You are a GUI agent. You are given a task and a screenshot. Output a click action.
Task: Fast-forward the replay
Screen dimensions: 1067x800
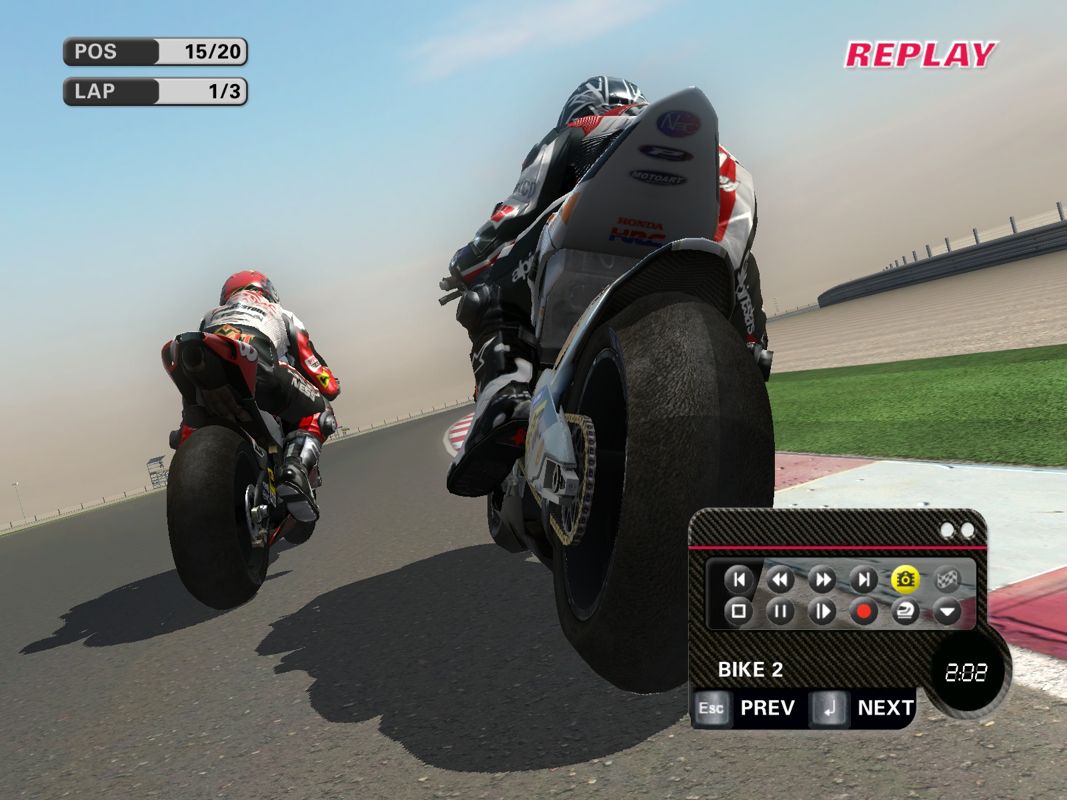(x=822, y=579)
